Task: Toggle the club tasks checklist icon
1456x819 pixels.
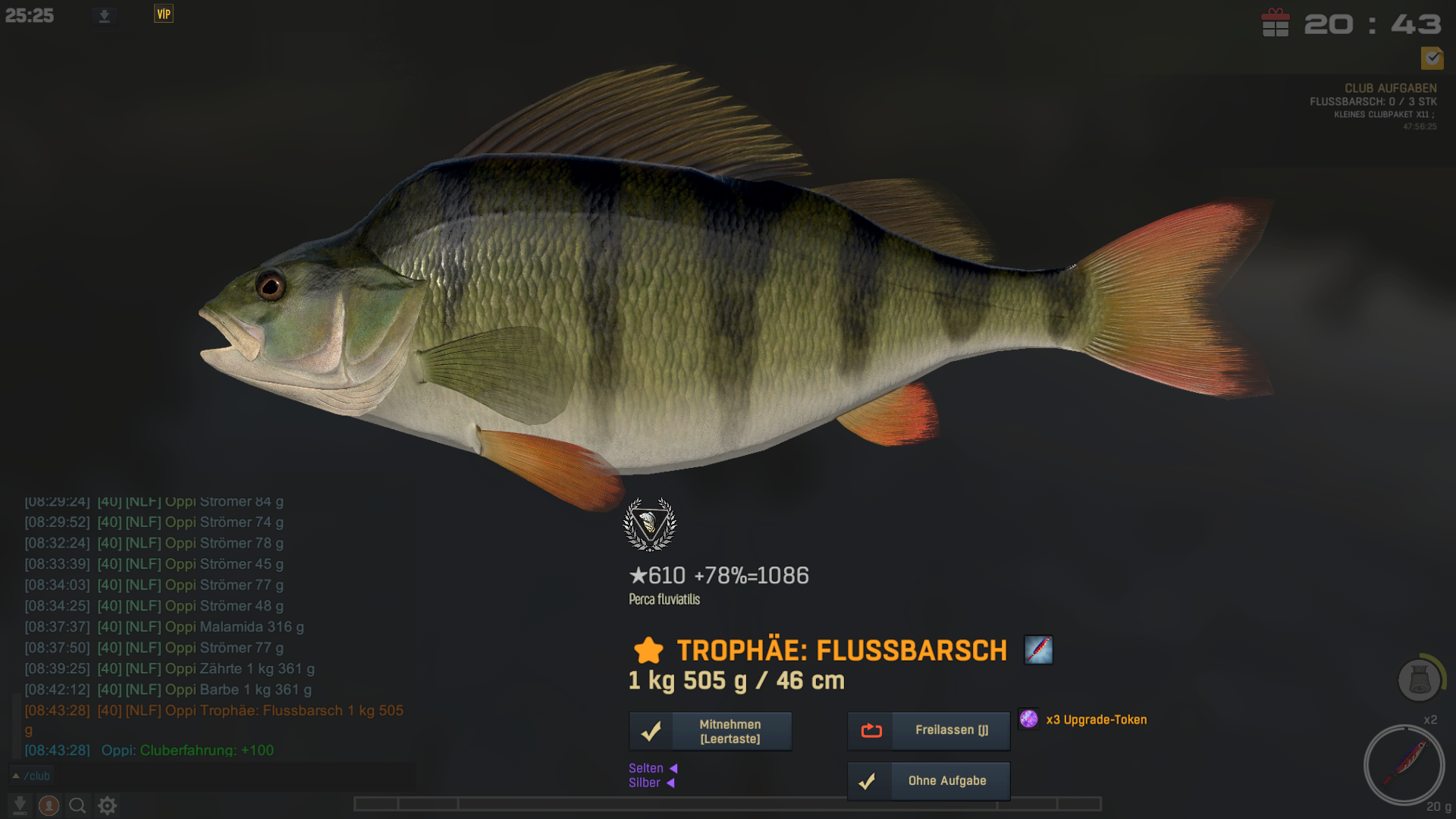Action: (1432, 58)
